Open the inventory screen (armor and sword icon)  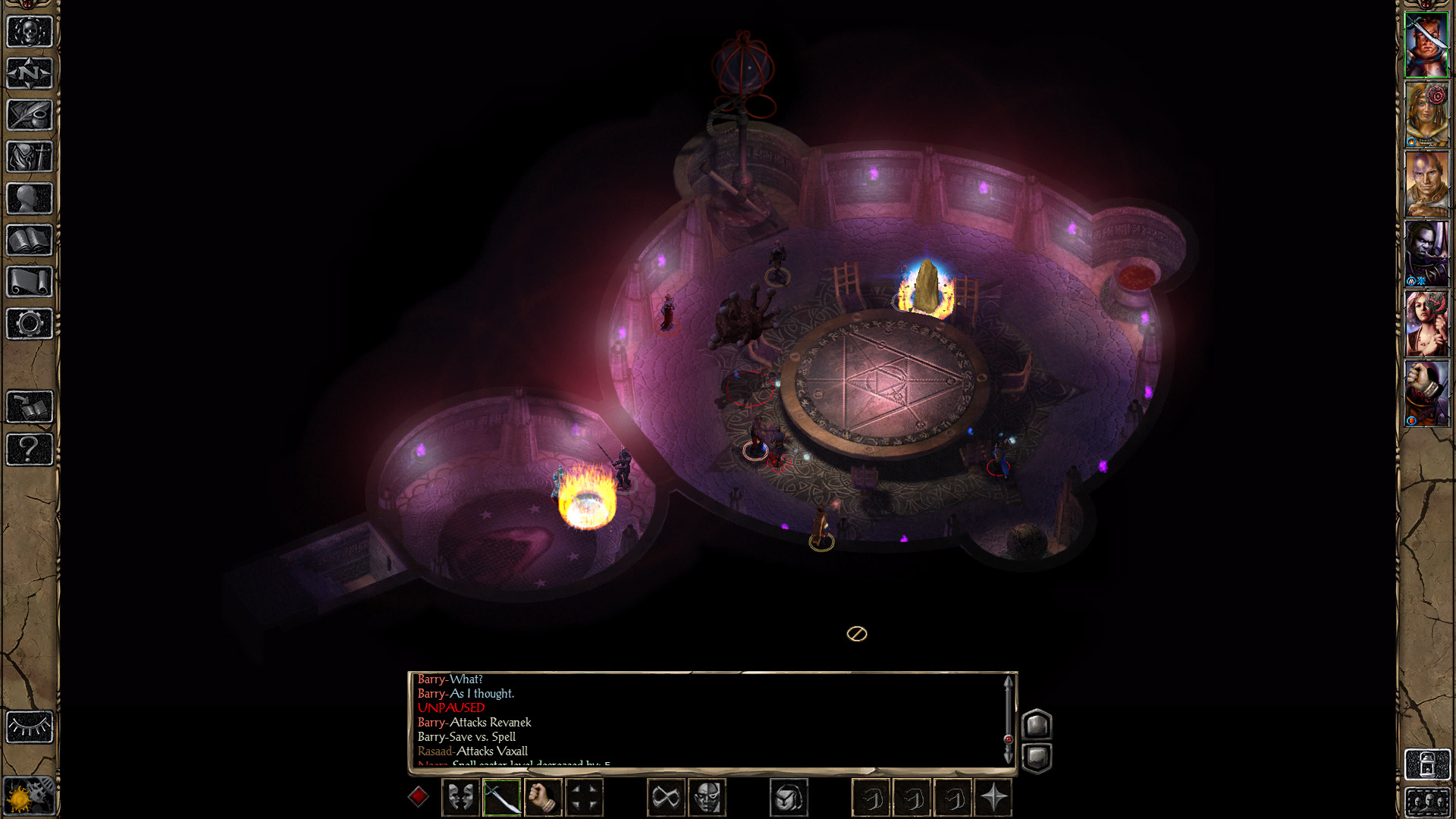click(x=30, y=157)
